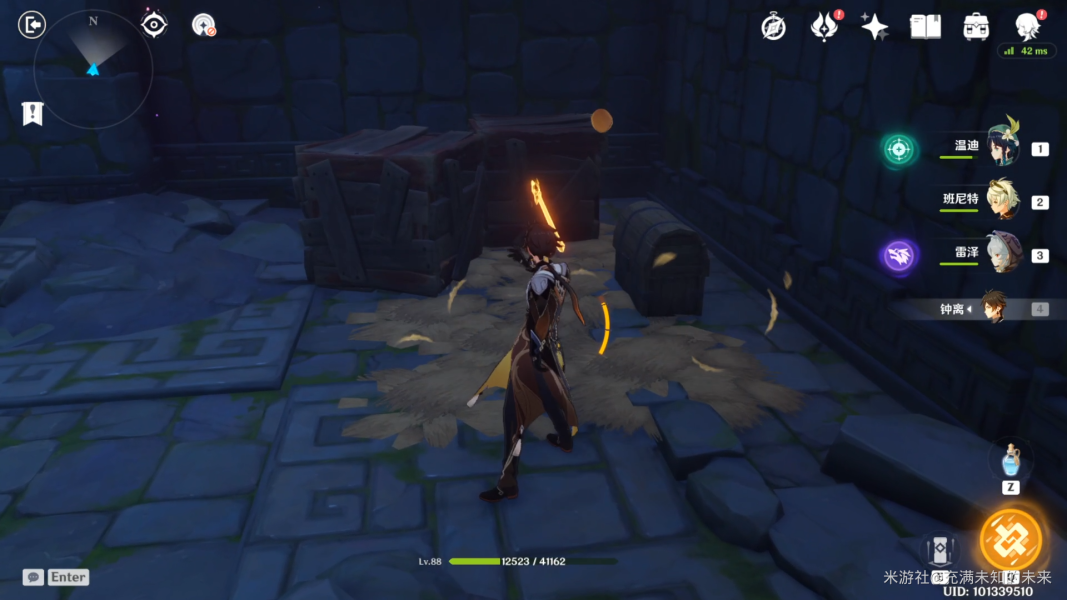Activate 温迪's teal elemental burst icon

(899, 149)
